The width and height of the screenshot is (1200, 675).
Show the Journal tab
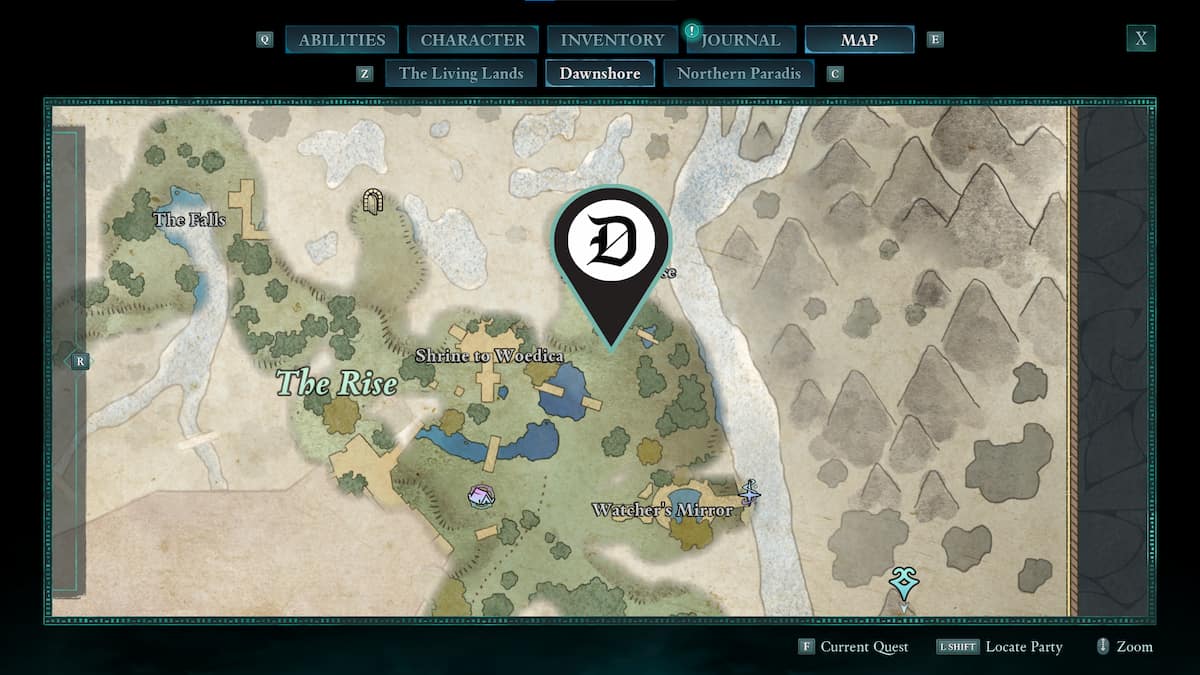[x=740, y=40]
